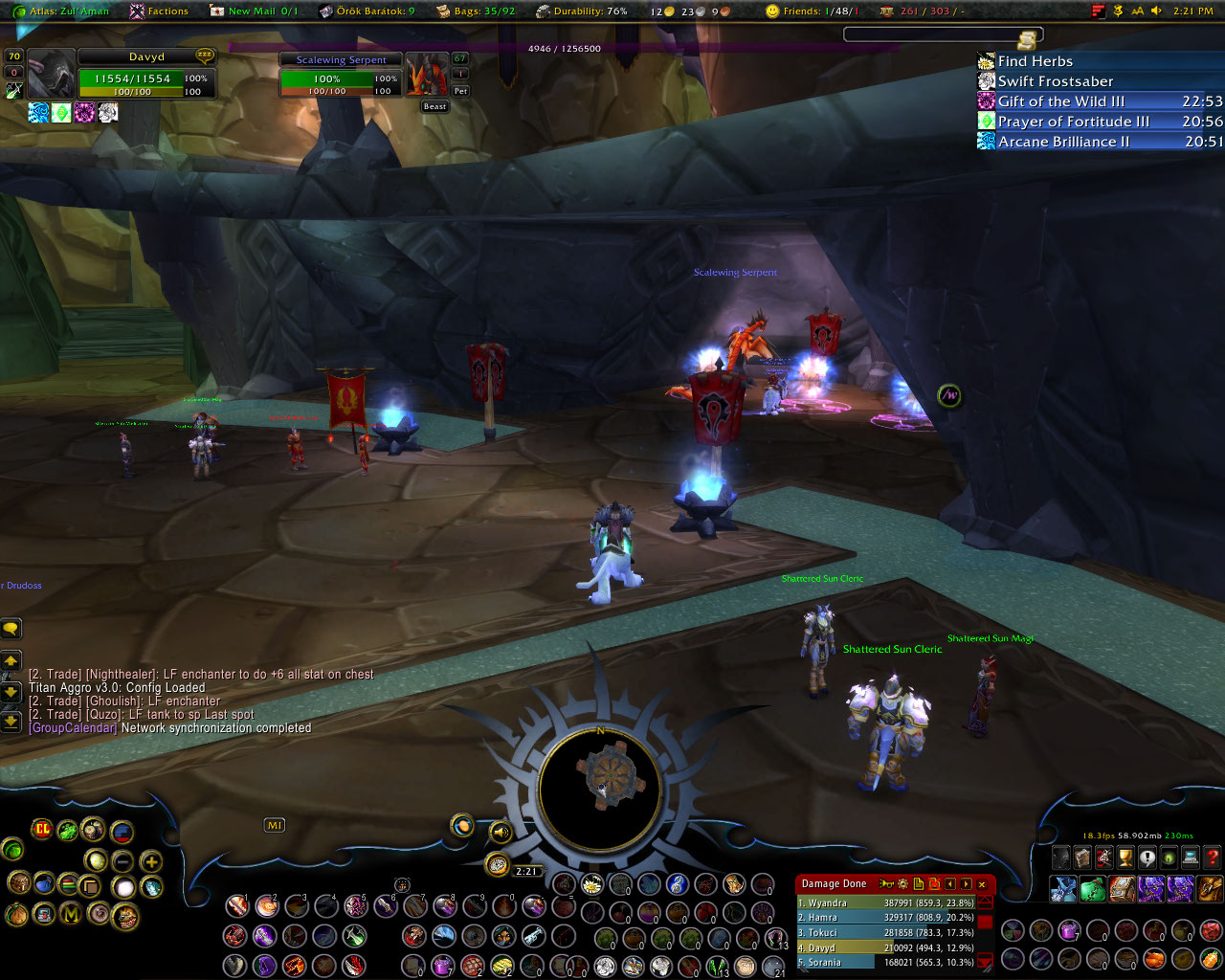Screen dimensions: 1225x980
Task: Click the Find Herbs buff row
Action: pyautogui.click(x=1035, y=61)
